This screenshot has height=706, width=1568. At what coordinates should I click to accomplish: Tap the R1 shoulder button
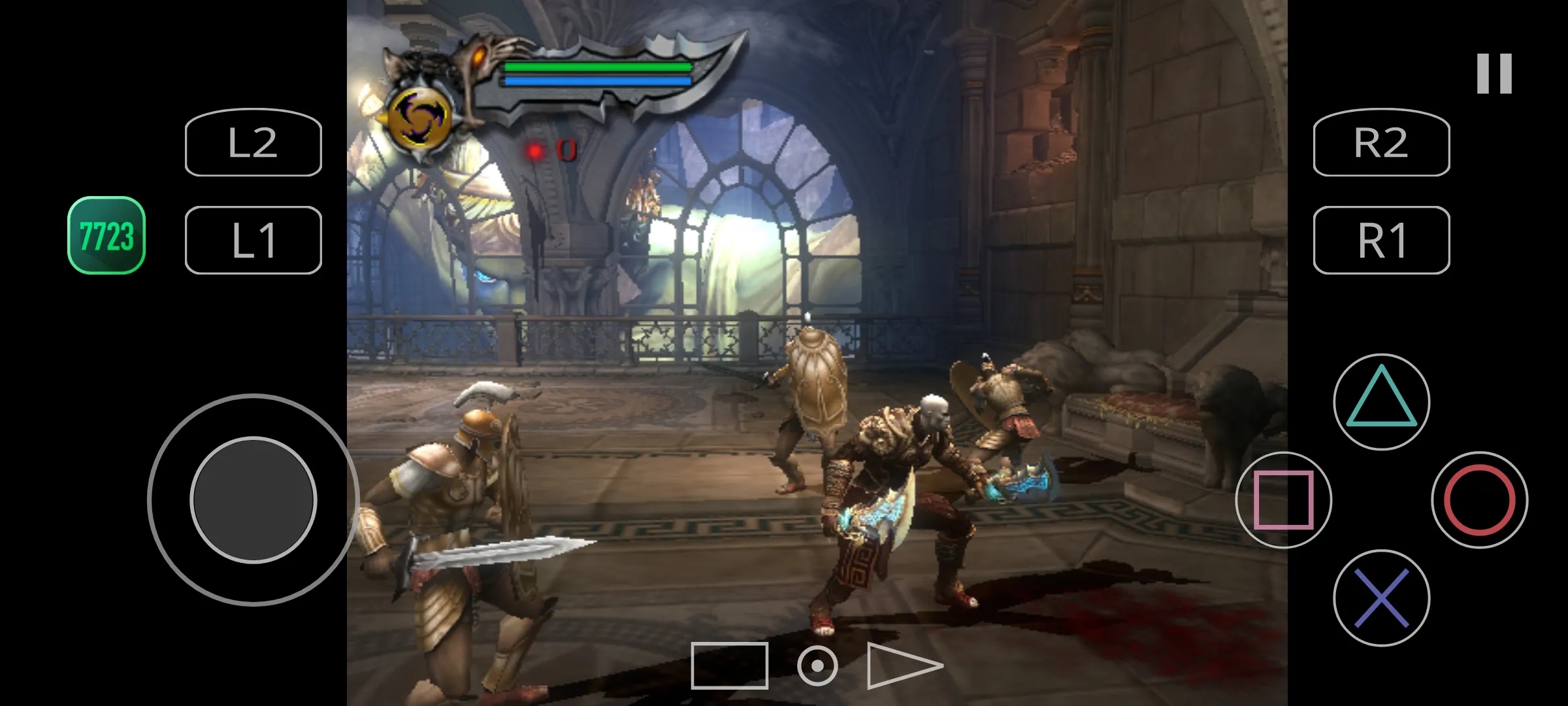point(1381,240)
